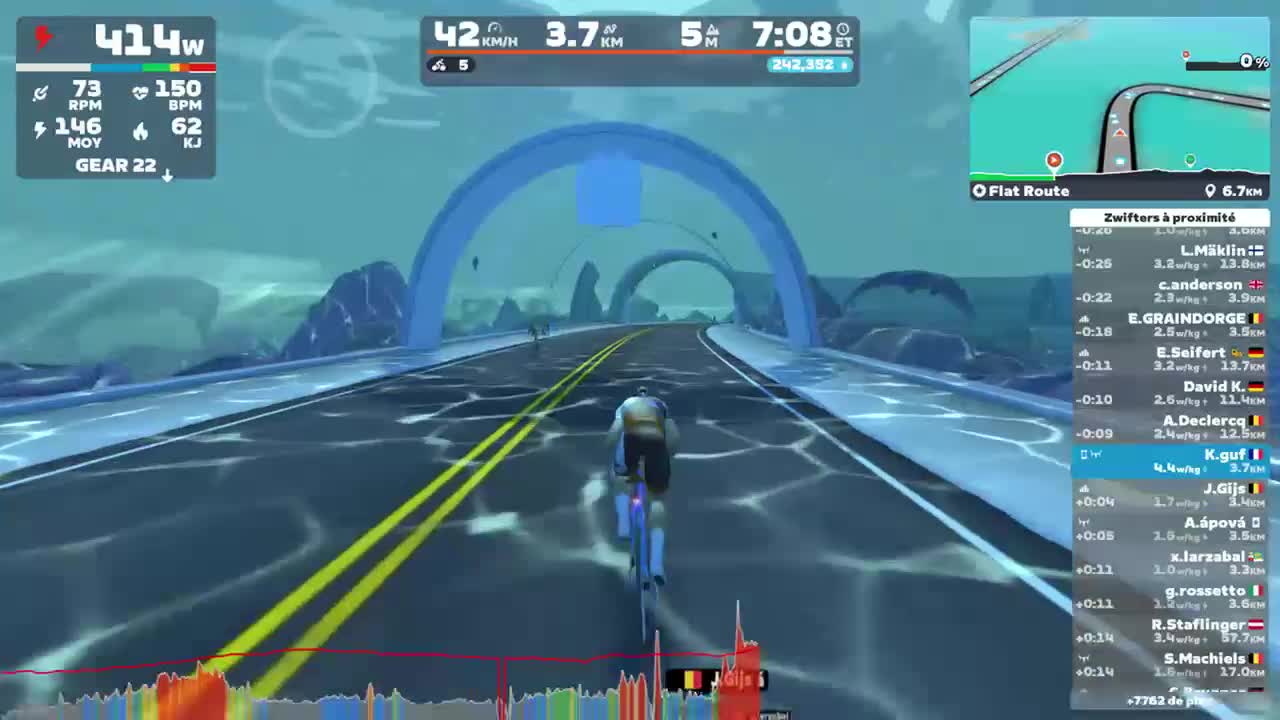Click your orange position marker on minimap
1280x720 pixels.
click(1054, 160)
